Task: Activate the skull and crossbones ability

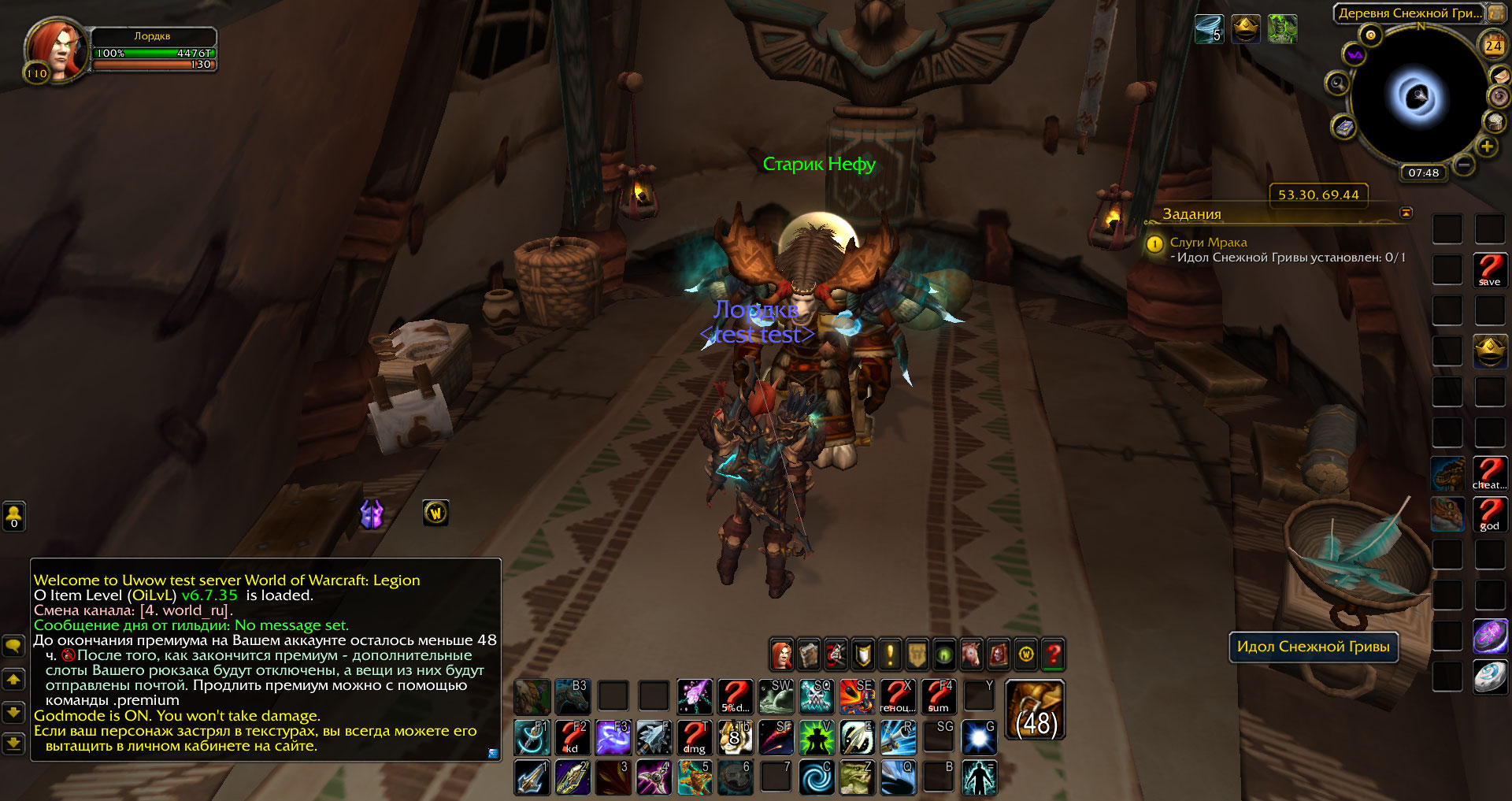Action: click(817, 697)
